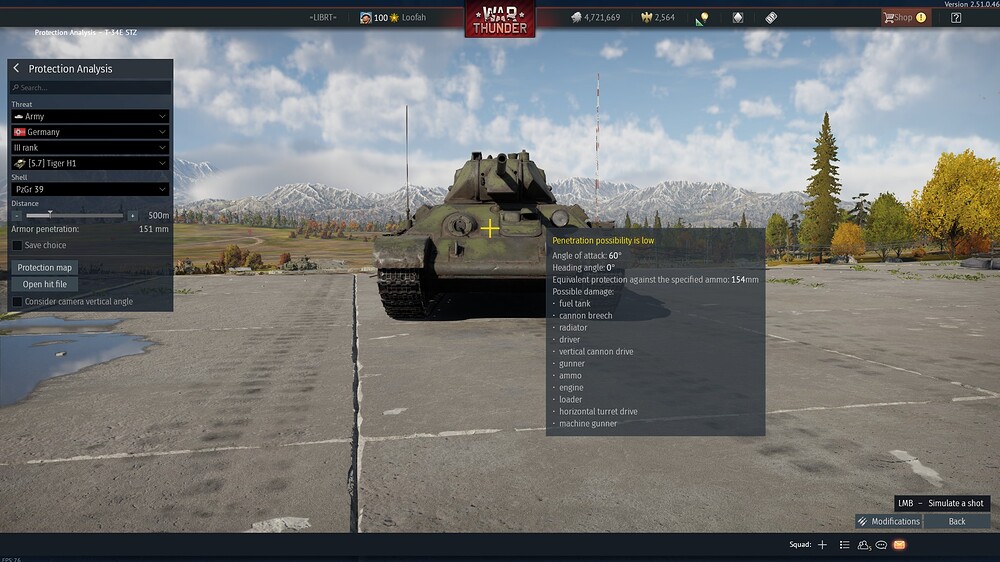Expand the III rank dropdown
Viewport: 1000px width, 562px height.
click(89, 147)
